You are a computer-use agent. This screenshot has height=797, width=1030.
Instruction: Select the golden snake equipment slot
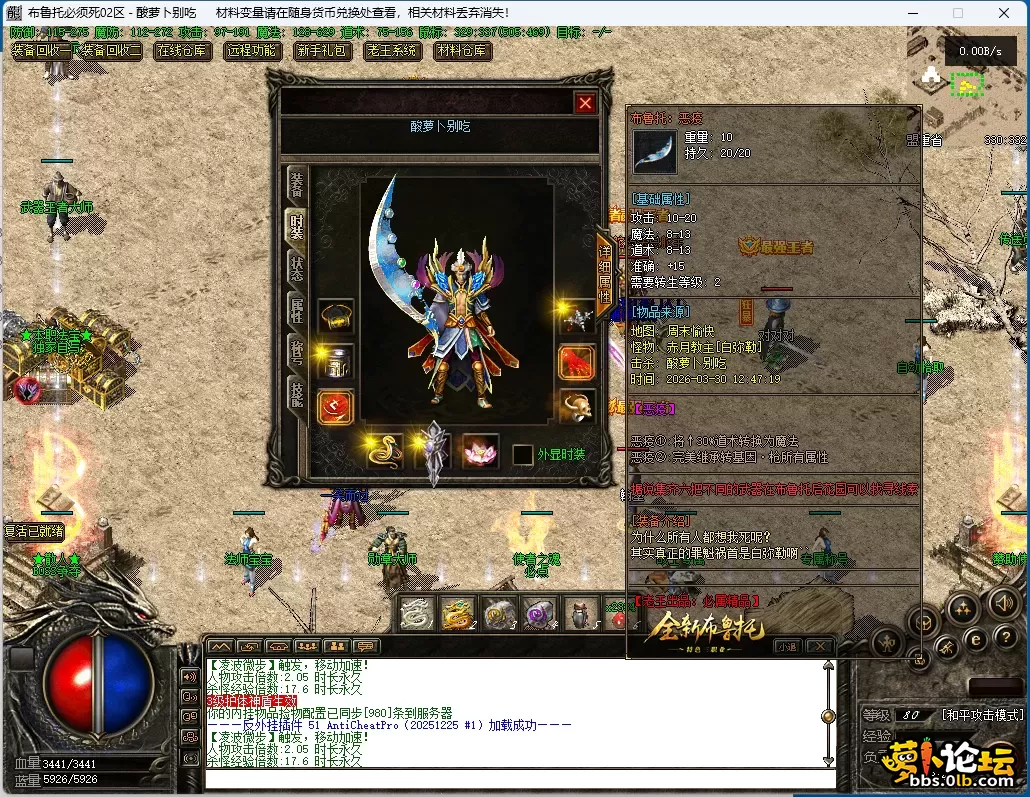point(384,451)
